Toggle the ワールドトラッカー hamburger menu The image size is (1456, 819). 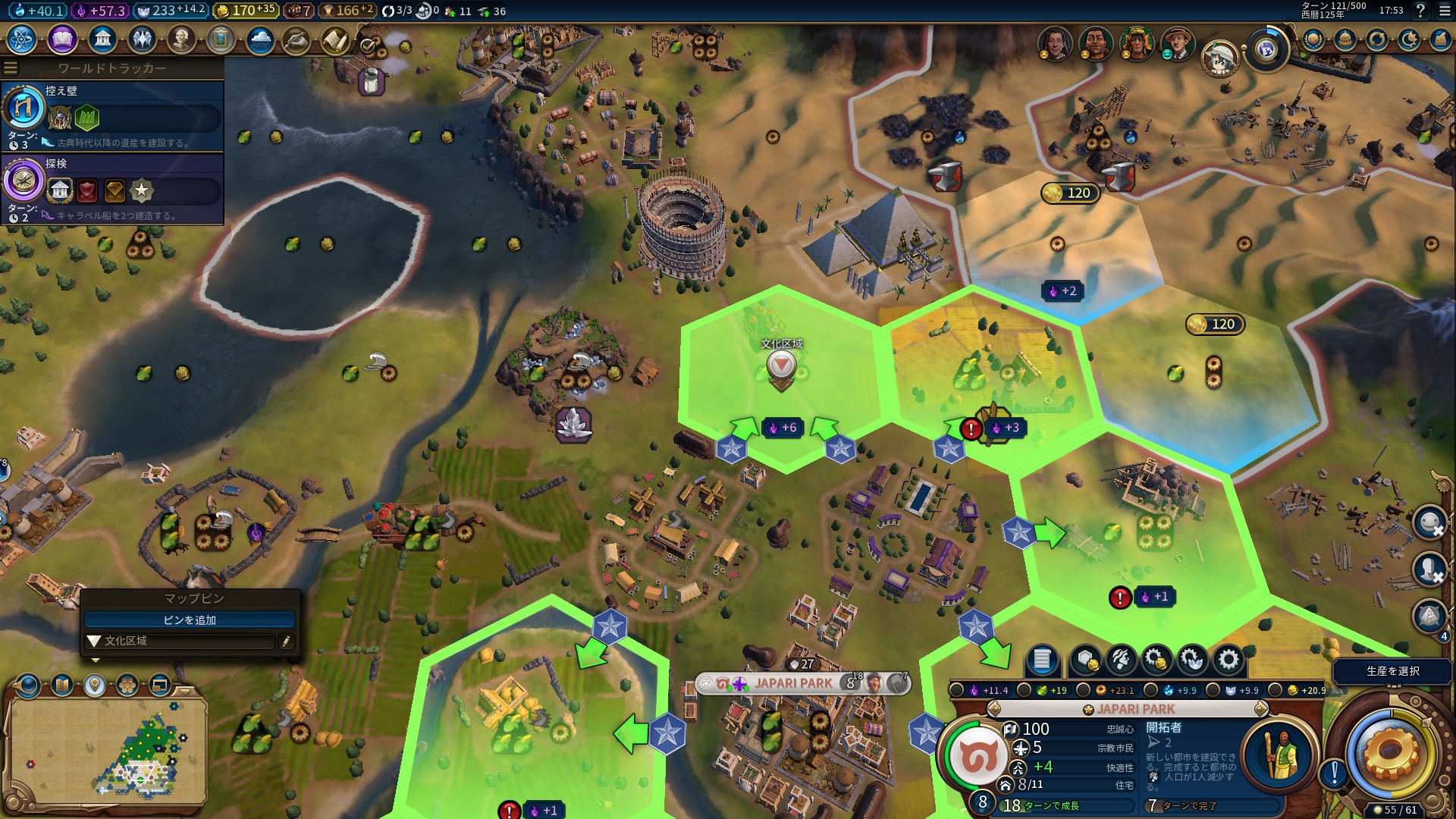11,67
